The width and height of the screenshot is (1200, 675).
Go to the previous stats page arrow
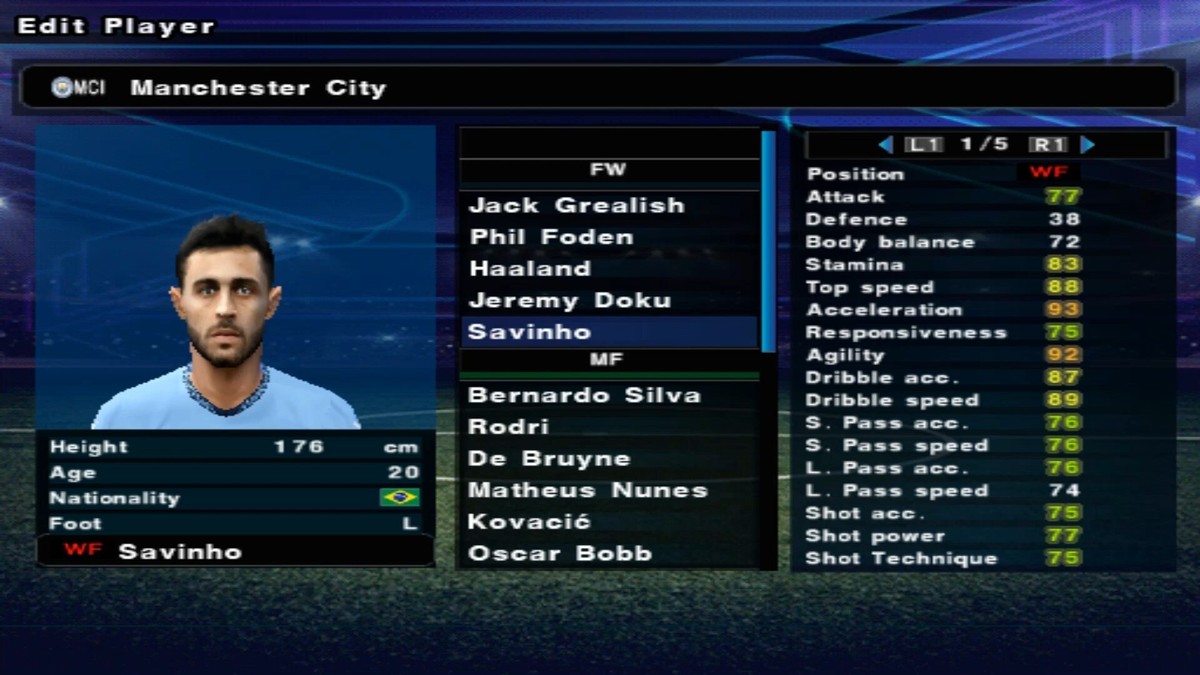coord(885,145)
